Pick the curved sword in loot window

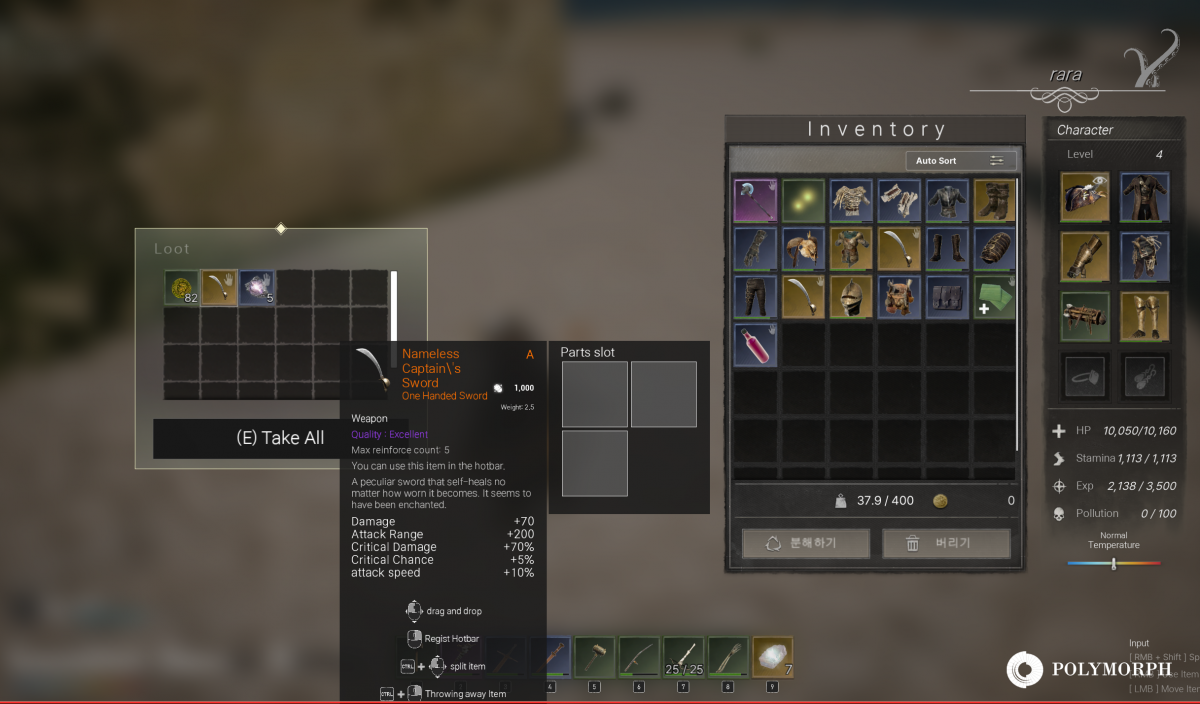(x=219, y=288)
